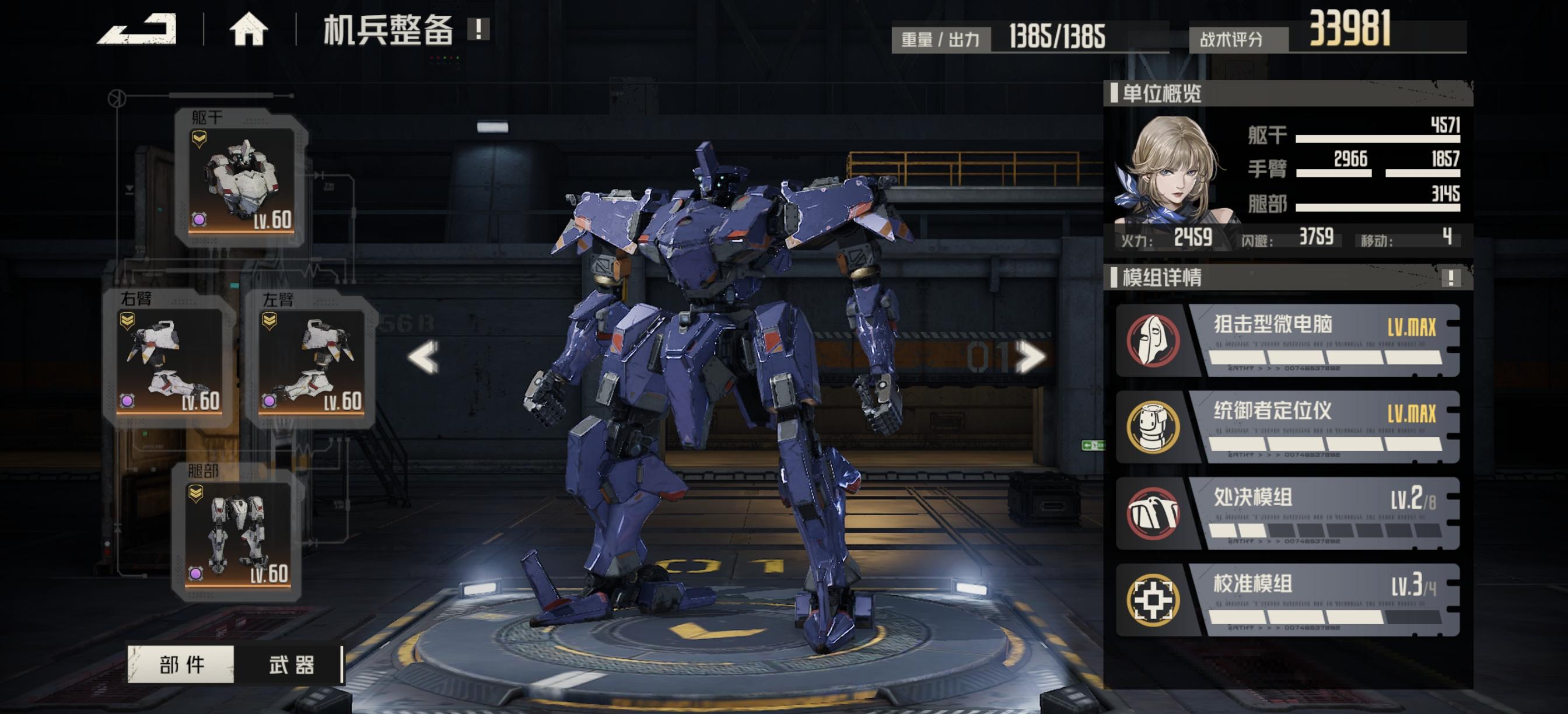This screenshot has width=1568, height=714.
Task: Open the 处决模组 module
Action: click(x=1287, y=513)
